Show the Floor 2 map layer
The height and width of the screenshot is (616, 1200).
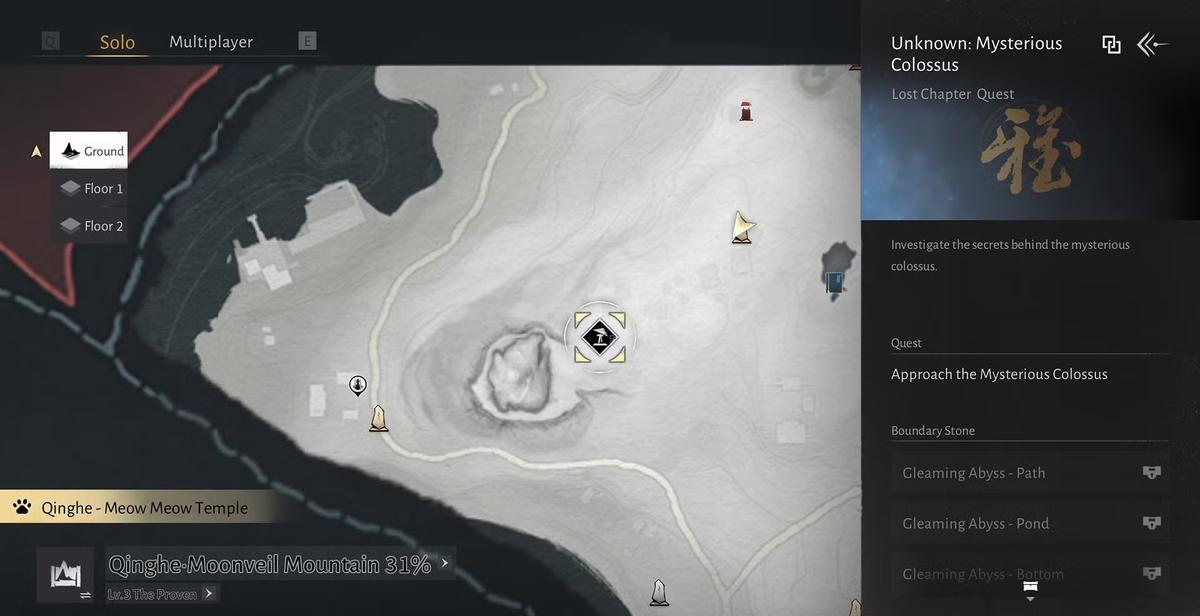[x=90, y=226]
